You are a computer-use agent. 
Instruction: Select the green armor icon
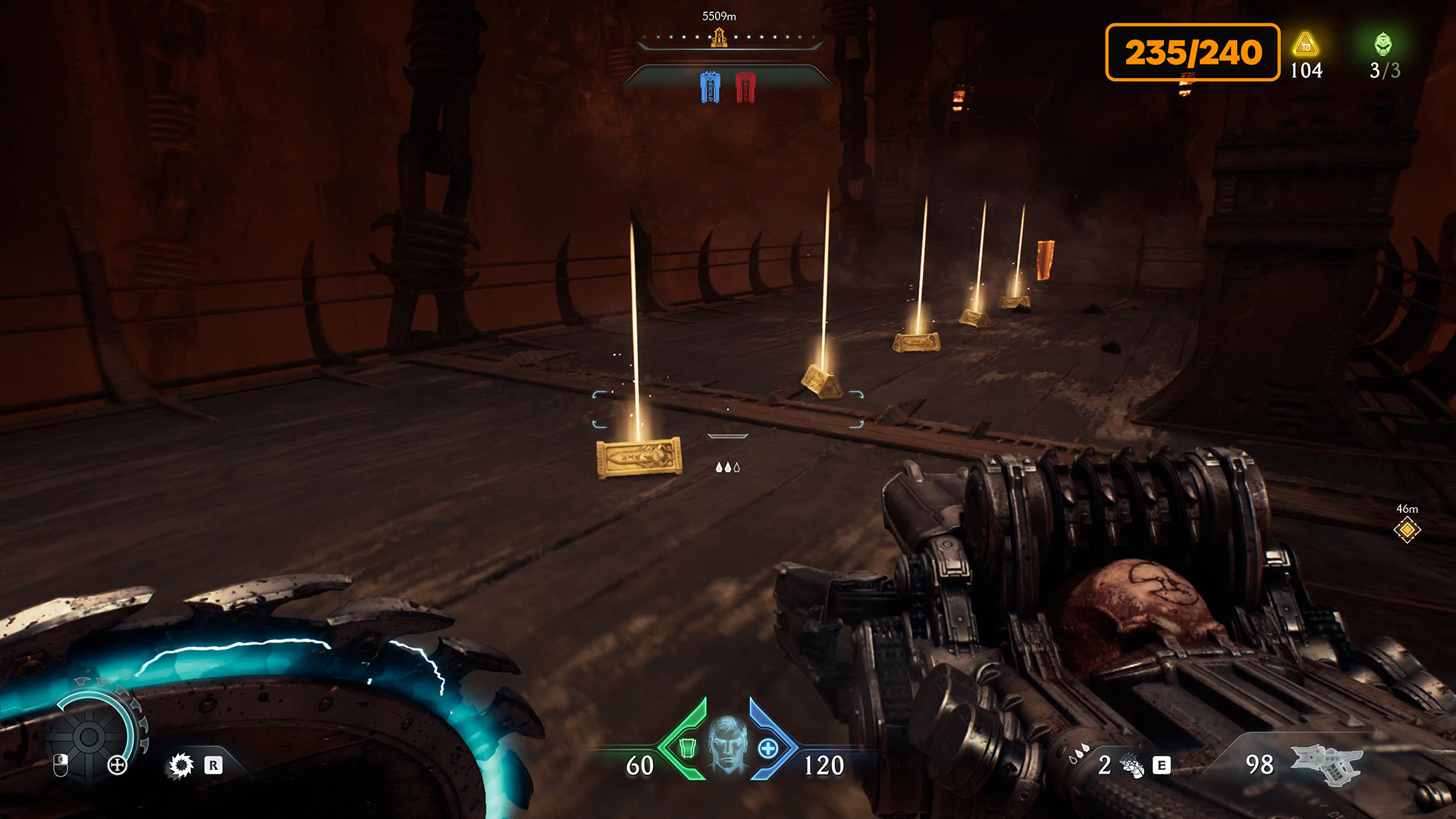pos(687,748)
